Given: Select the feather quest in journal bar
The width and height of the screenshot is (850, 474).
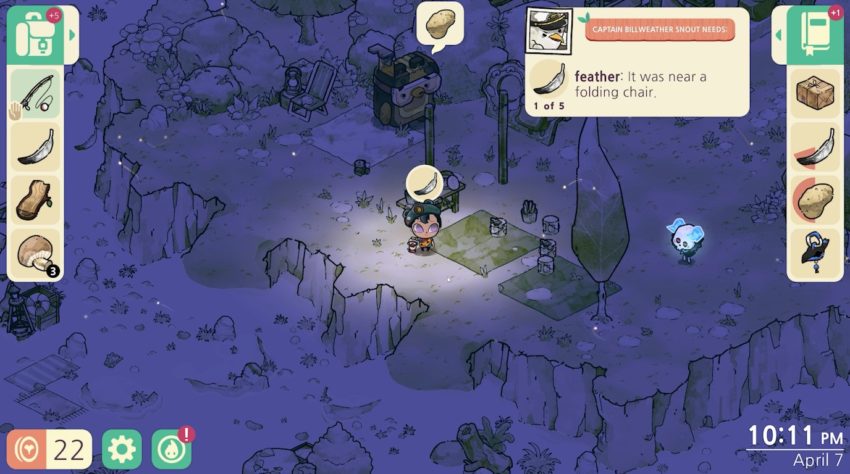Looking at the screenshot, I should click(815, 147).
